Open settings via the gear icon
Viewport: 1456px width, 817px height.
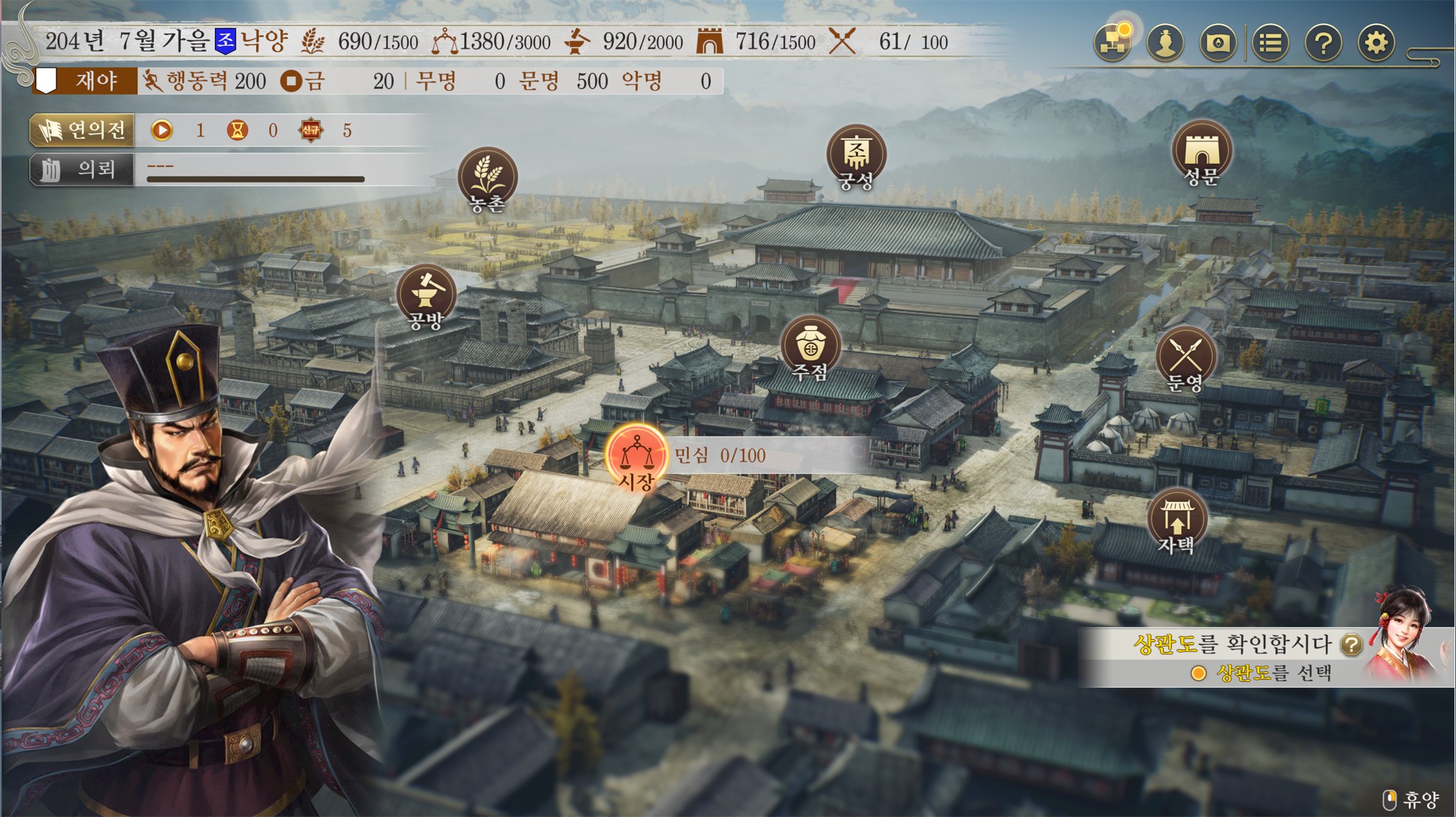point(1376,42)
